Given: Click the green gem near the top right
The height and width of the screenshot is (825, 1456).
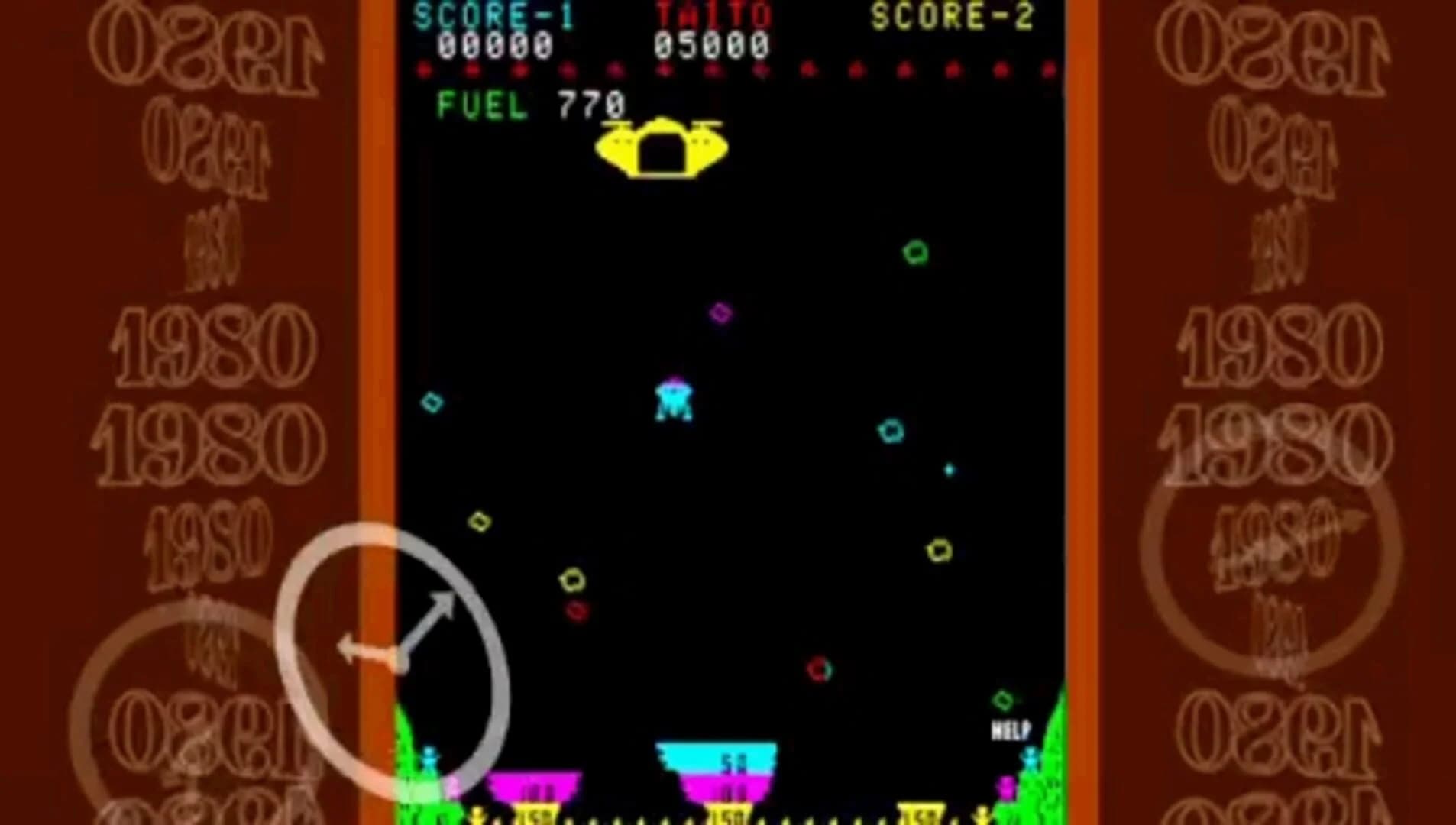Looking at the screenshot, I should (914, 252).
